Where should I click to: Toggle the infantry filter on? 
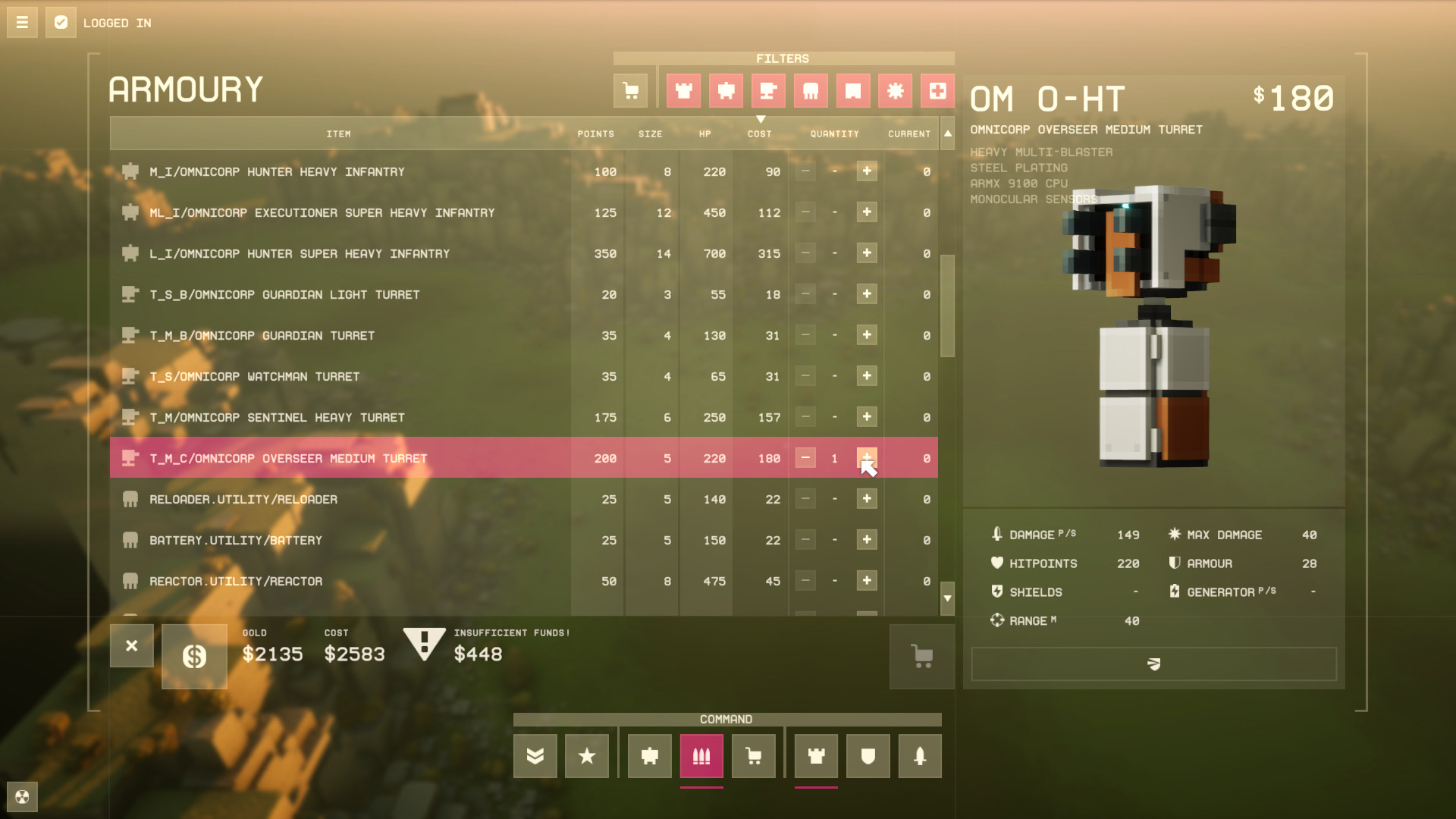683,90
